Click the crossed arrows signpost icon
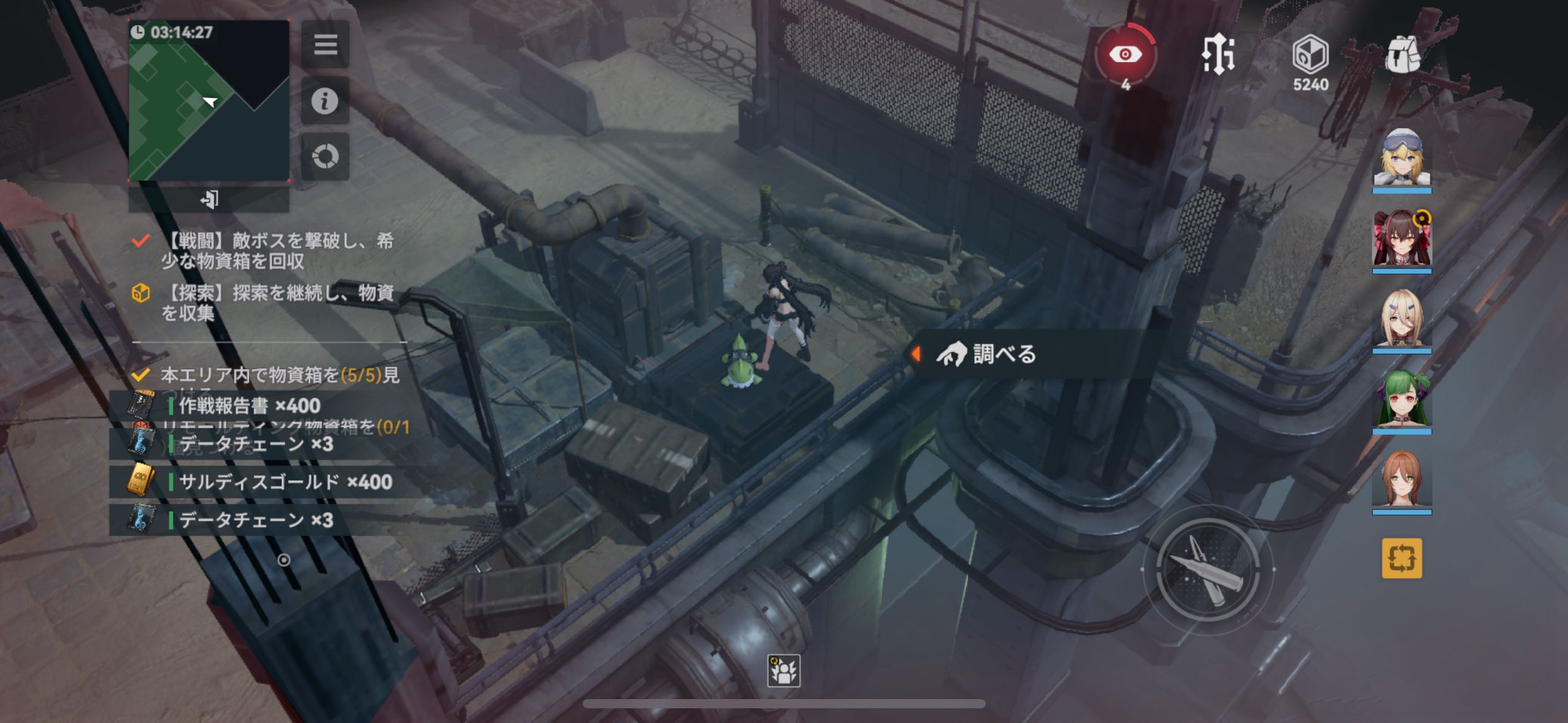 pyautogui.click(x=1218, y=55)
